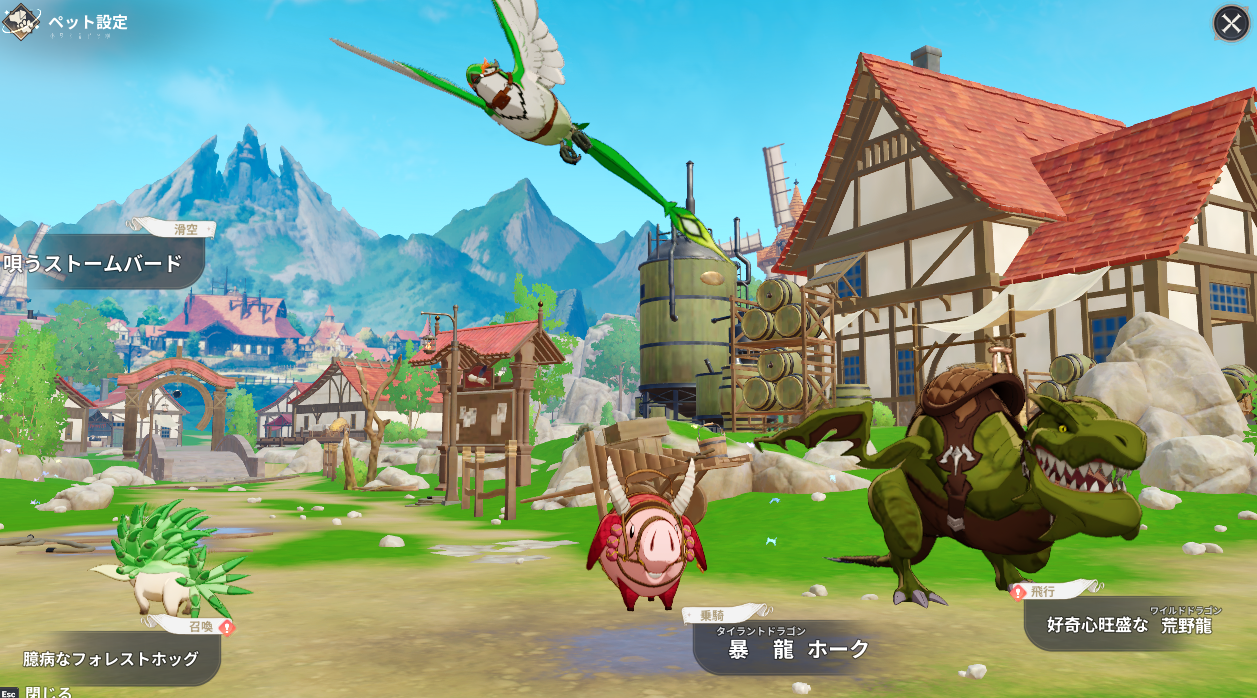Close the pet settings screen
This screenshot has width=1257, height=698.
pos(1231,23)
